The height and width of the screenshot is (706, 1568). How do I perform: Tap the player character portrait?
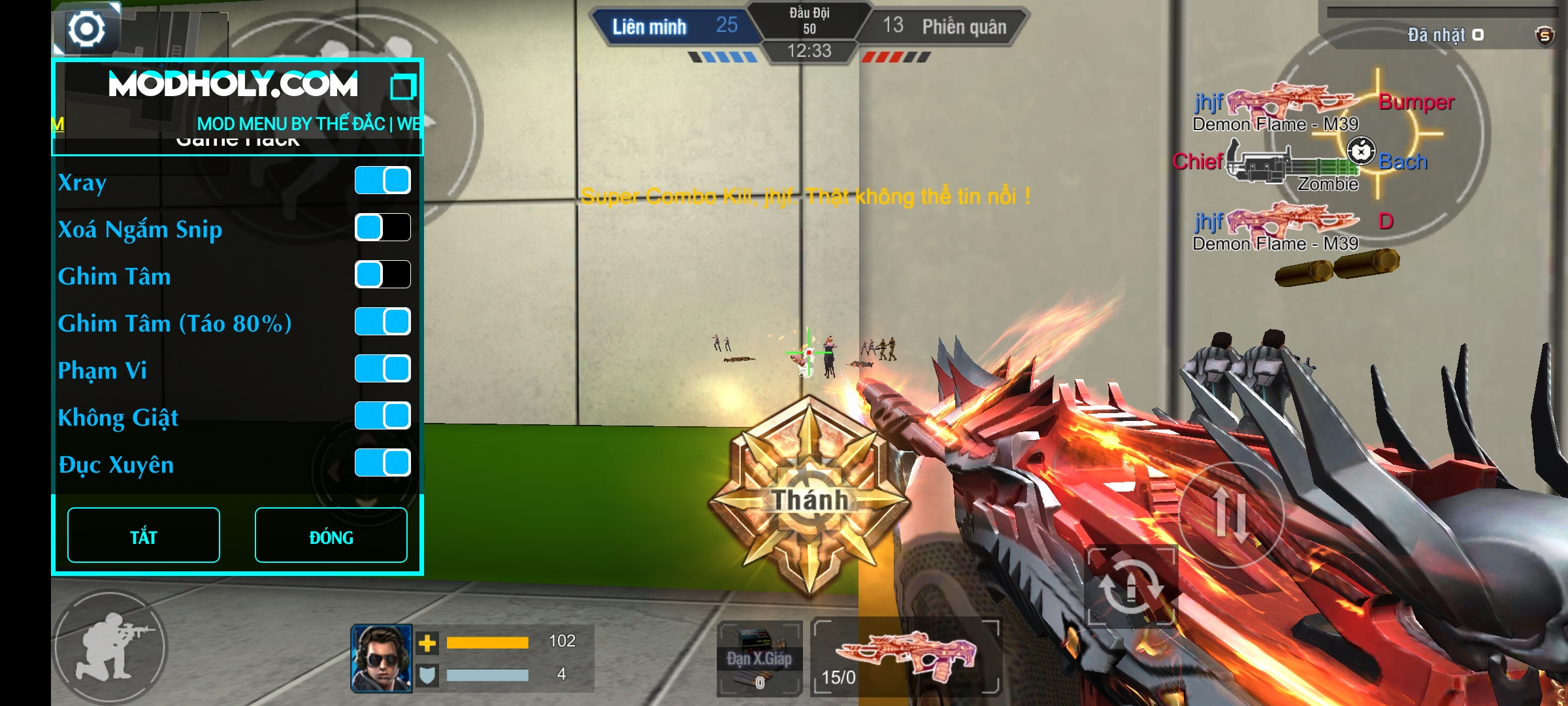pyautogui.click(x=382, y=658)
